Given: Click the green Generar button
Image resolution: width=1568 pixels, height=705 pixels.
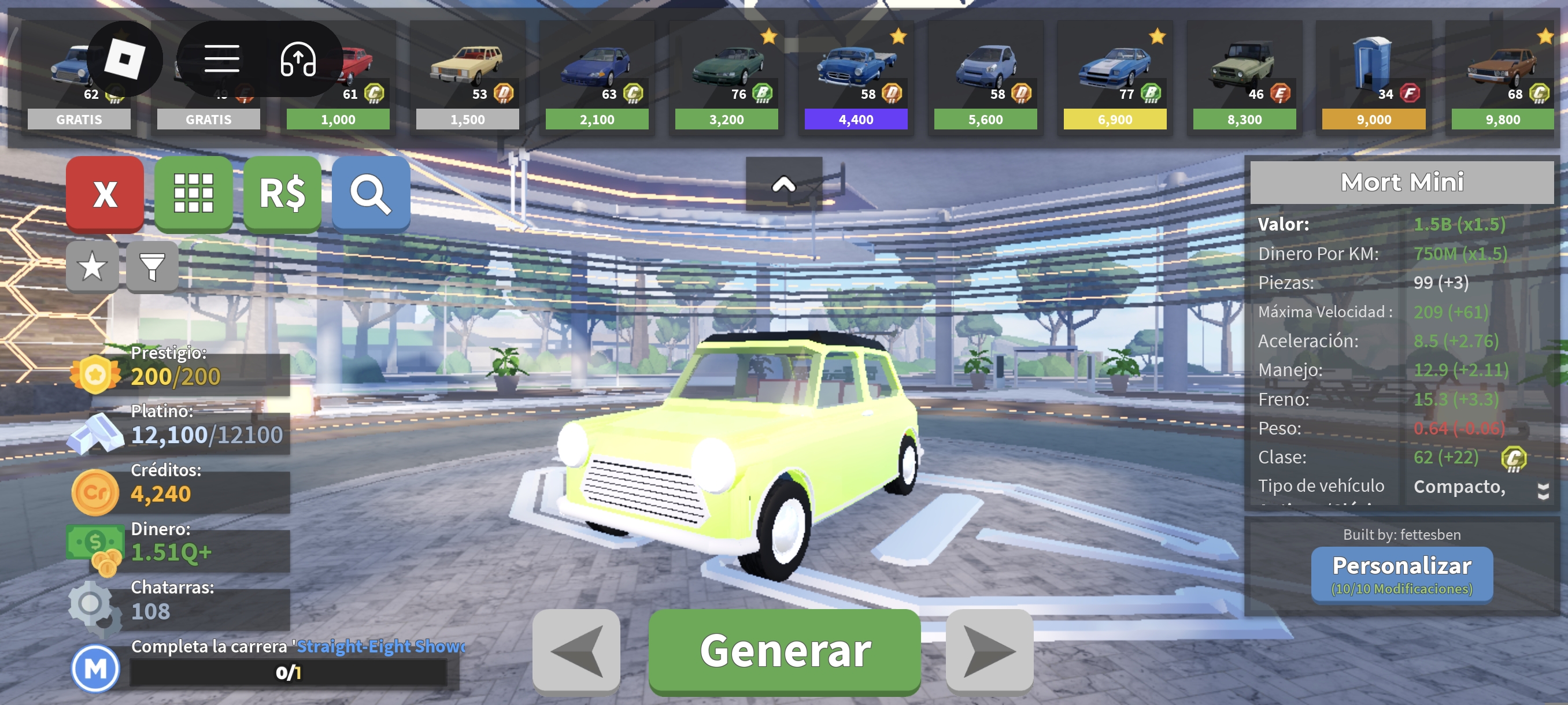Looking at the screenshot, I should 784,651.
